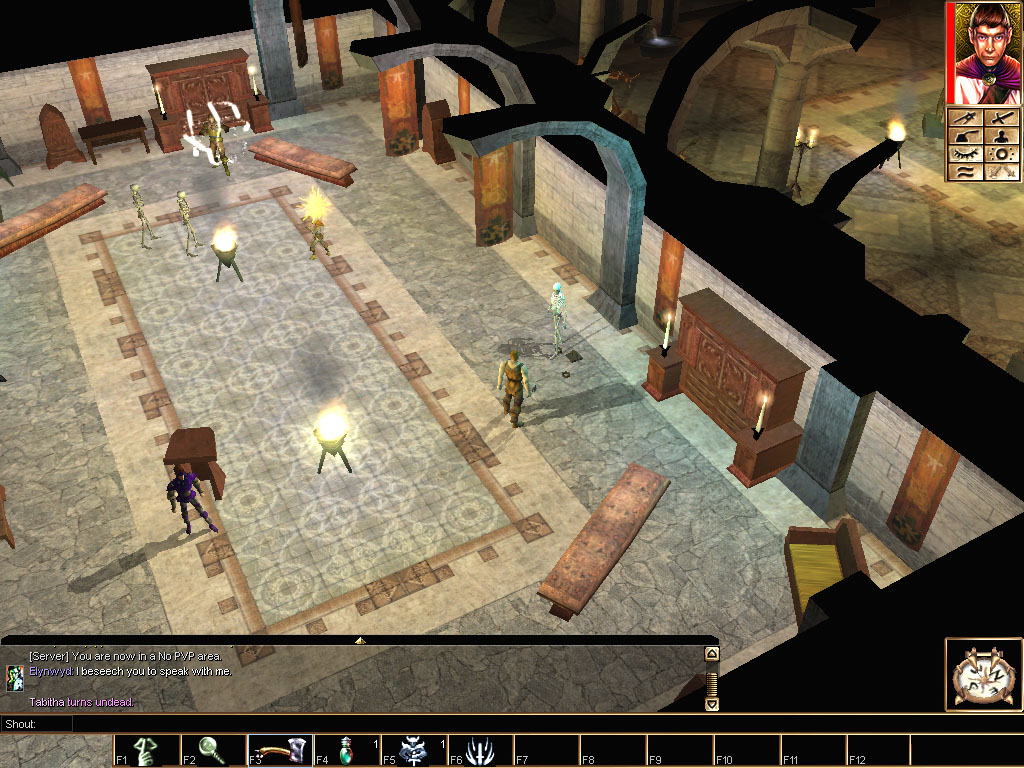Screen dimensions: 1024x768
Task: Activate the horned skull ability in F5
Action: (413, 750)
